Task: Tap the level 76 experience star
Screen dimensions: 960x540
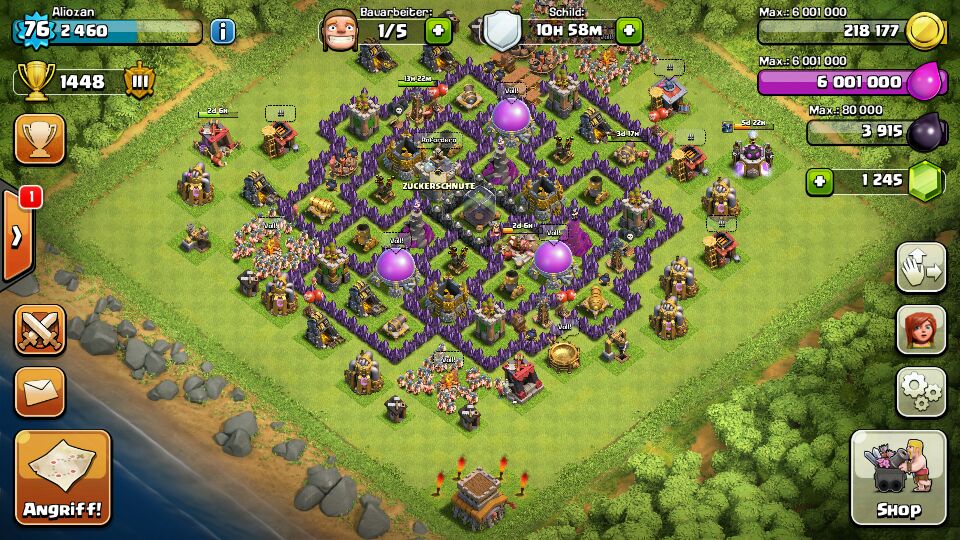Action: click(x=36, y=30)
